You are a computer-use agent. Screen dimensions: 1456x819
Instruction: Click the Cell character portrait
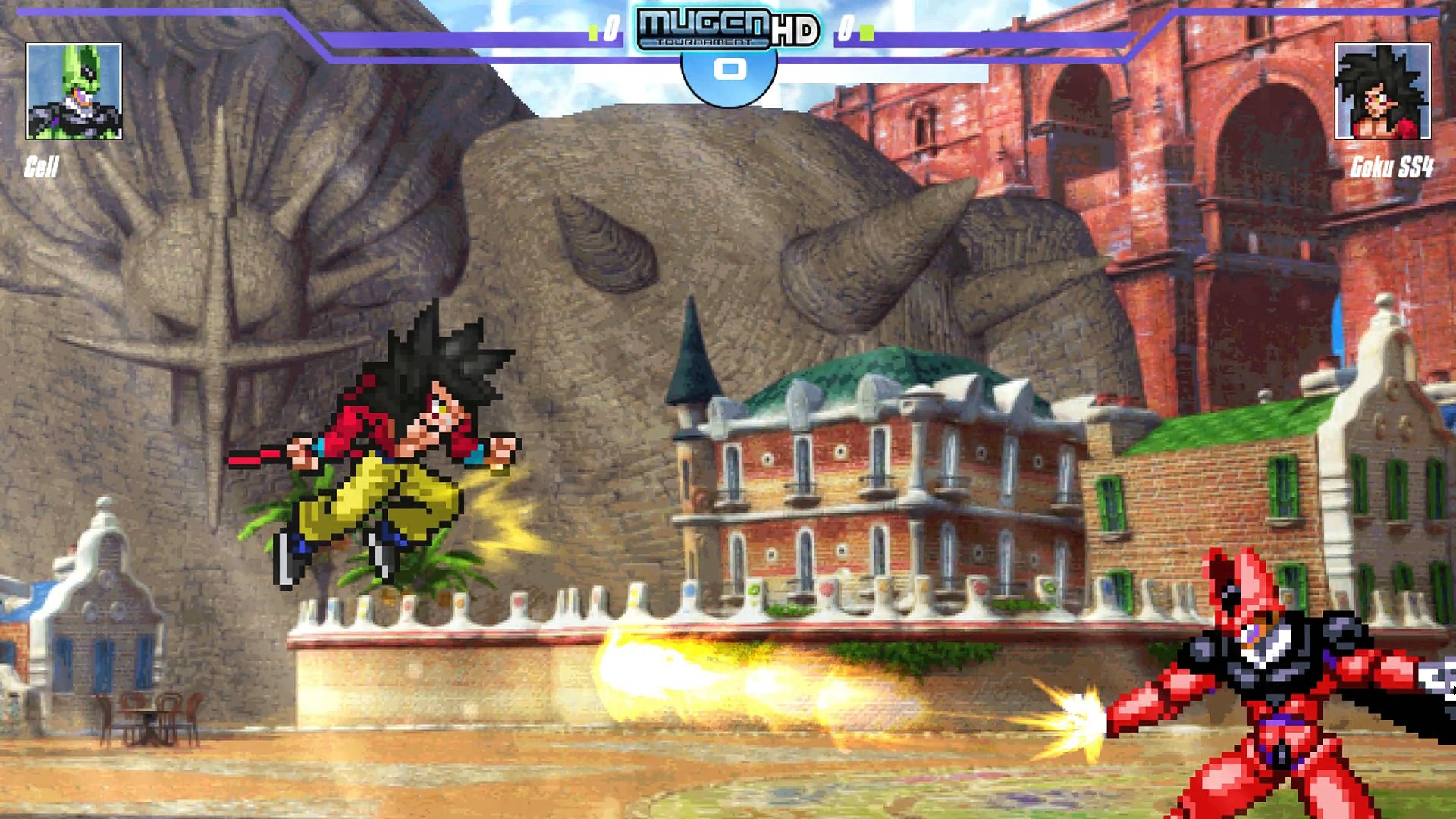click(74, 91)
